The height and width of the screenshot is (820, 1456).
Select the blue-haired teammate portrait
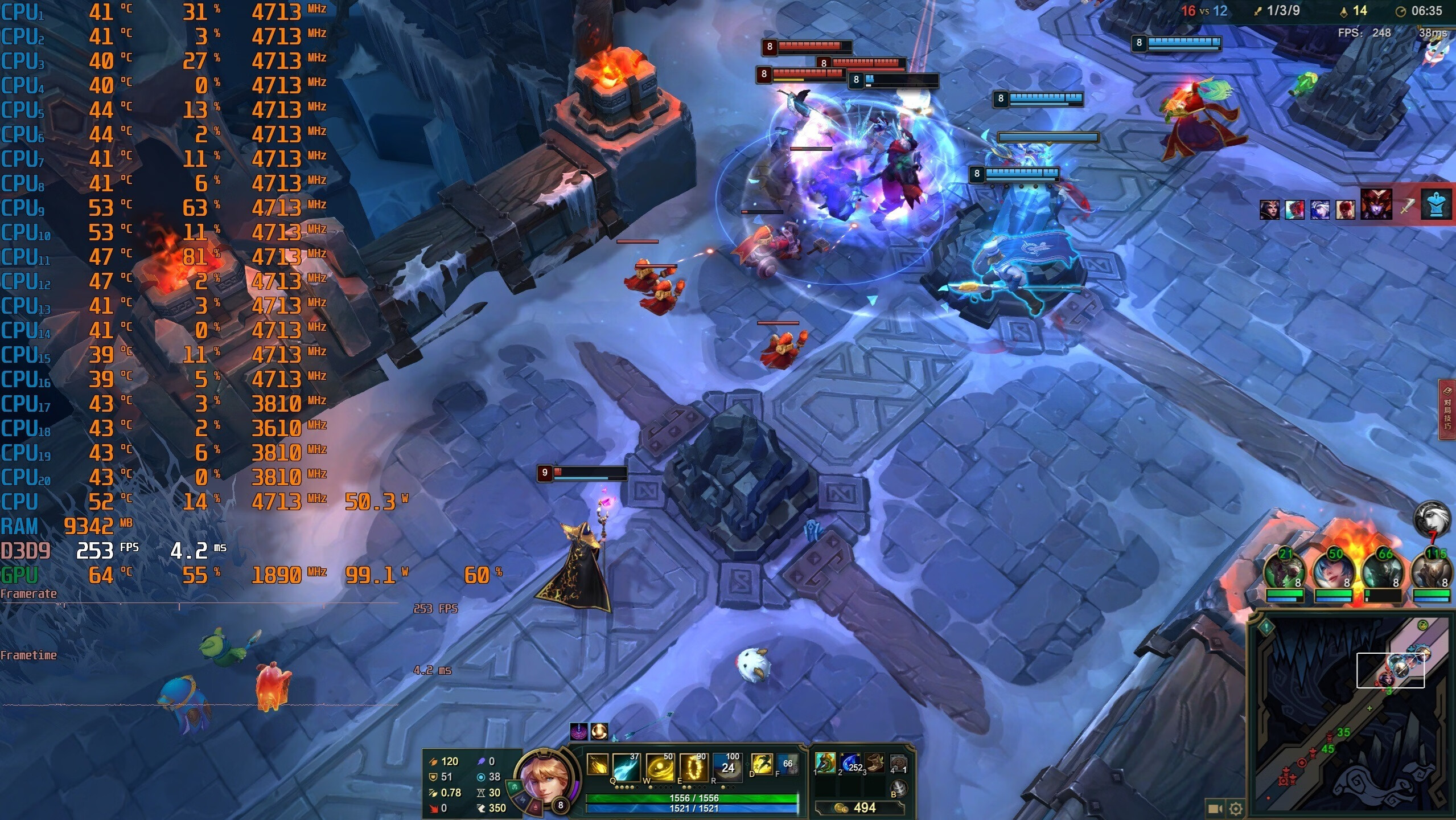pyautogui.click(x=1333, y=572)
